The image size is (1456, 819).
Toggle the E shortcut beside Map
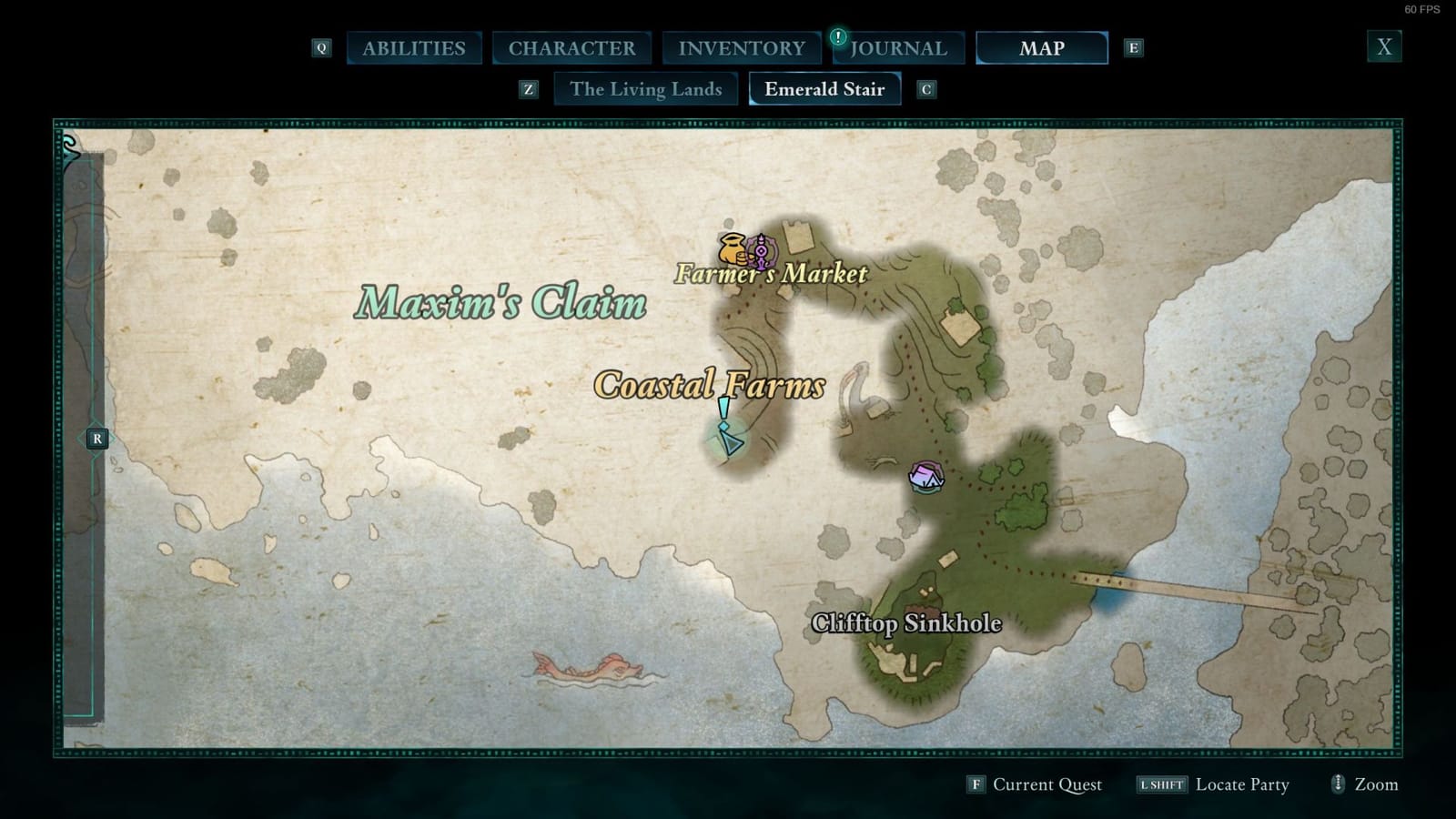point(1134,47)
